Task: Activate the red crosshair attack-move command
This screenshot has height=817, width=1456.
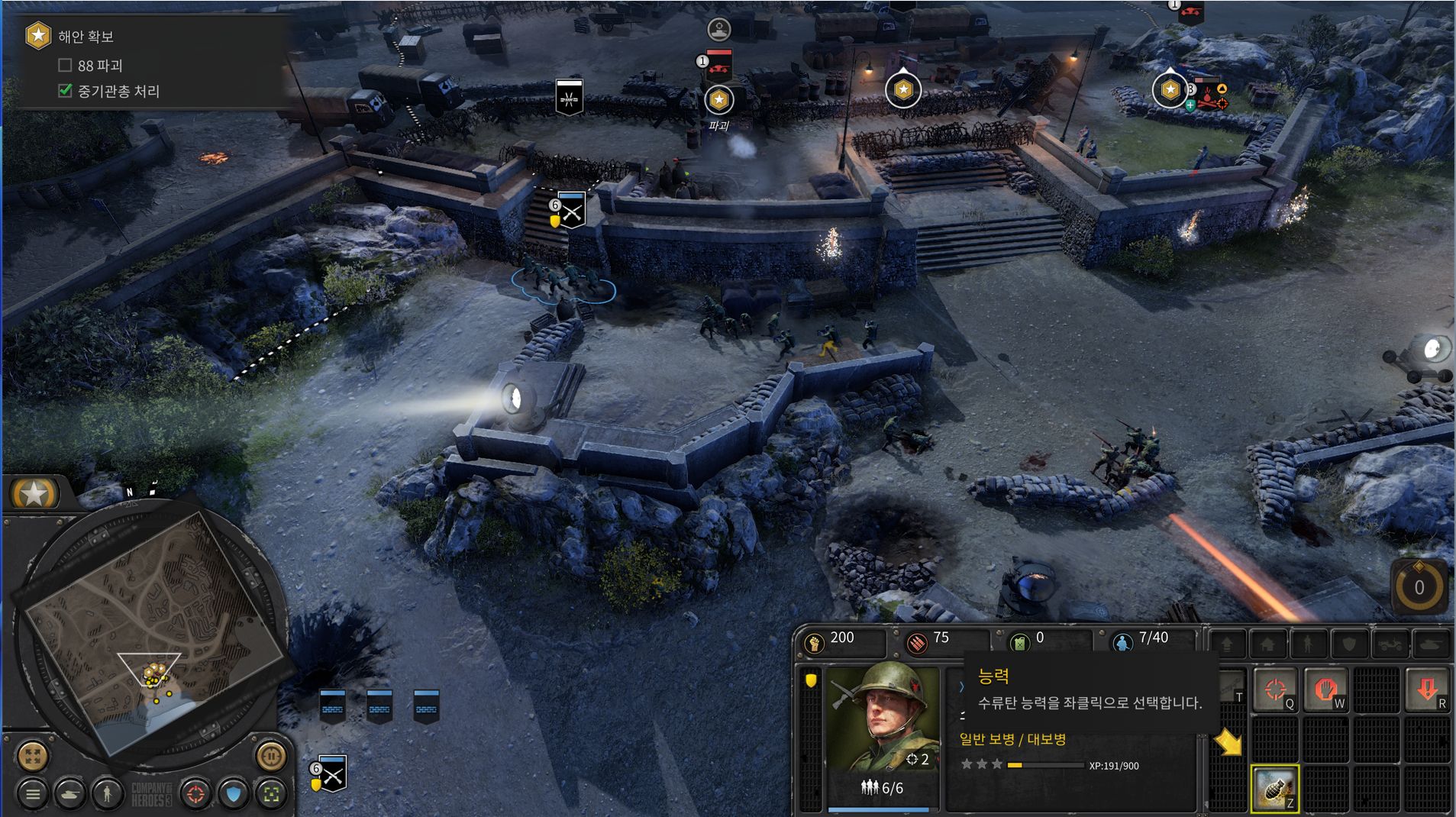Action: tap(1275, 689)
